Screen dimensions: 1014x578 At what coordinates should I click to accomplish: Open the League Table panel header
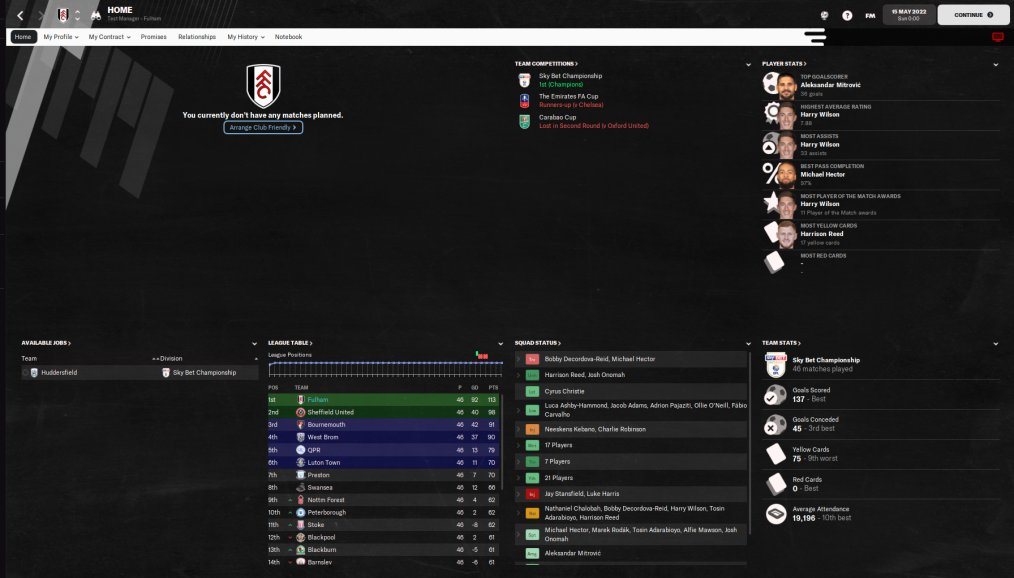coord(289,343)
